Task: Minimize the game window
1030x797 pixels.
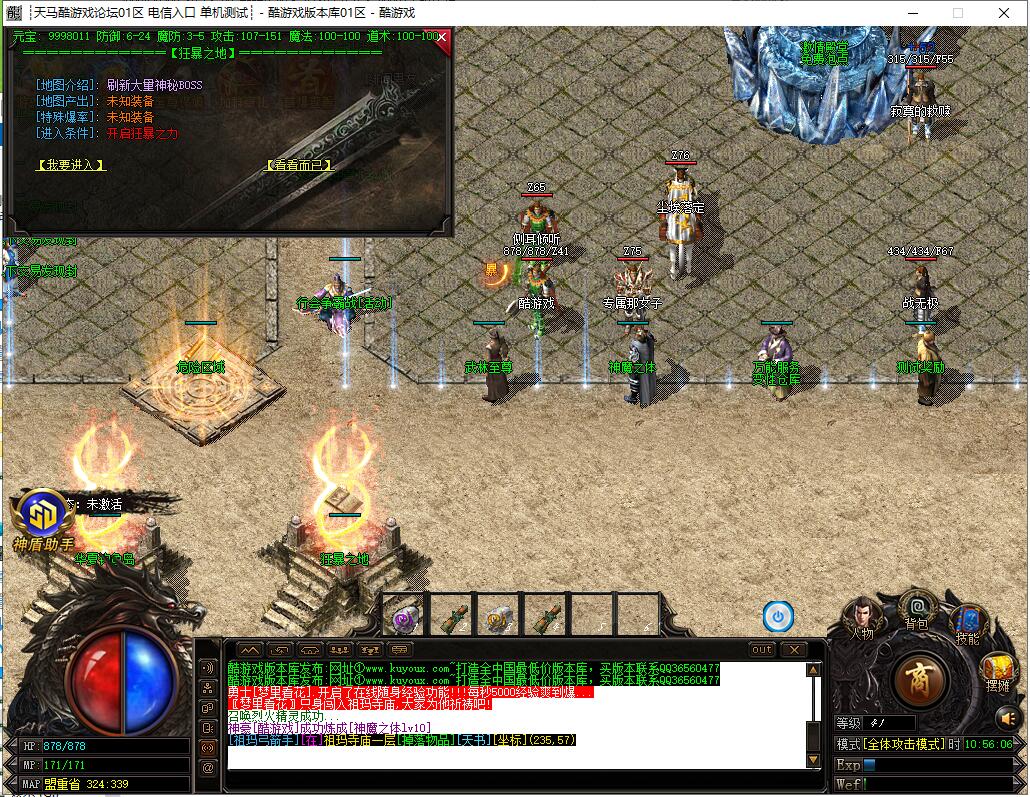Action: tap(910, 13)
